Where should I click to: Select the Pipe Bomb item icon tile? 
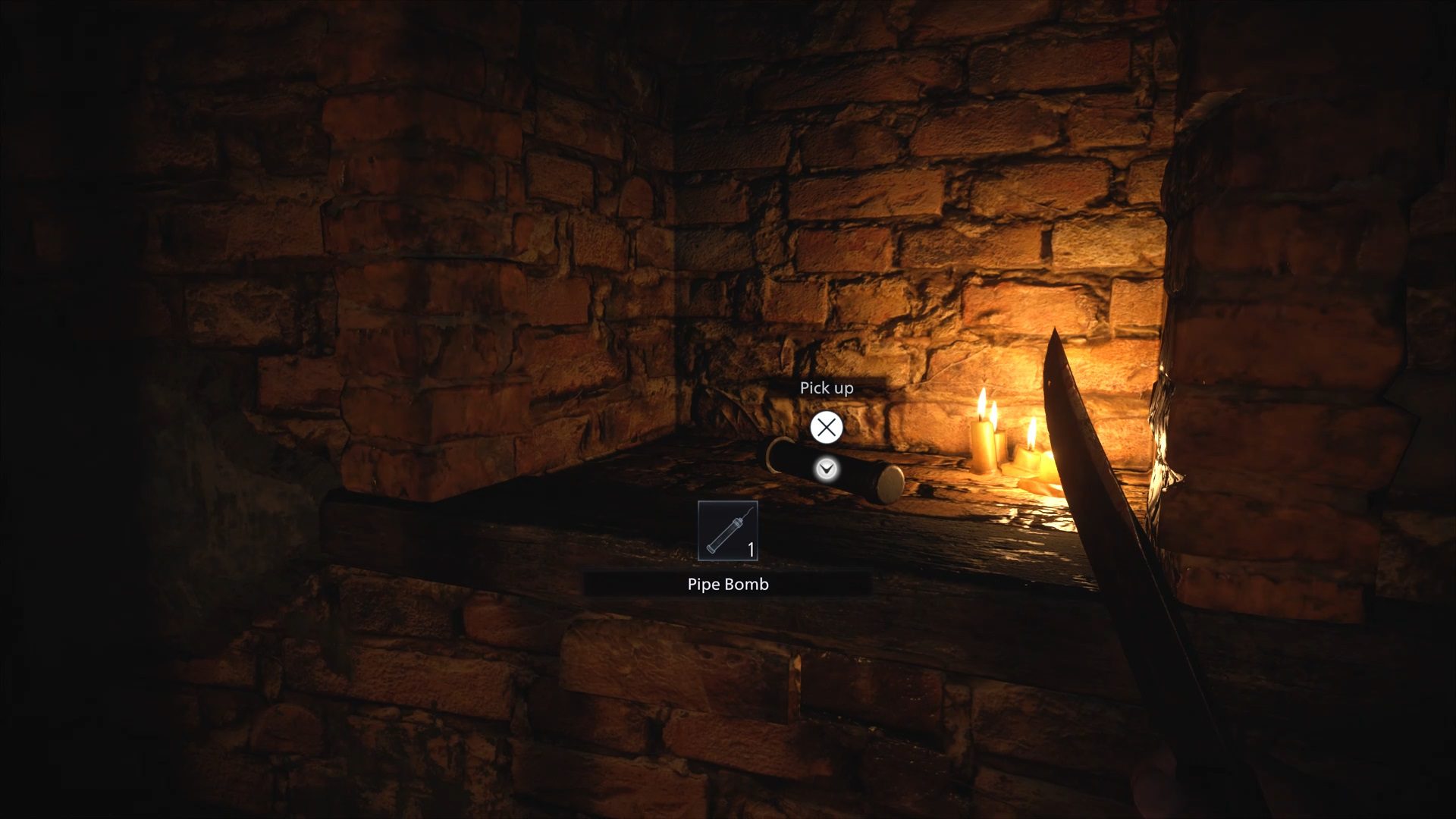(x=727, y=531)
